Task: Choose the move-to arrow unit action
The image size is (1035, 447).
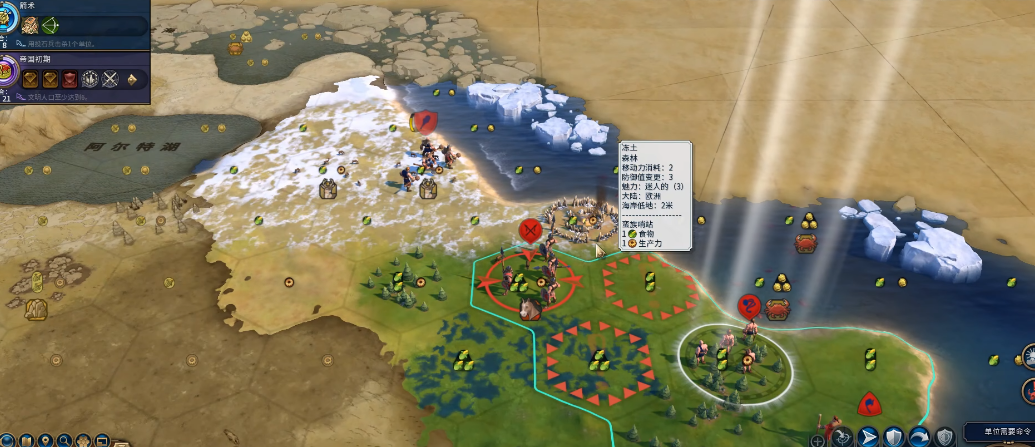Action: click(868, 437)
